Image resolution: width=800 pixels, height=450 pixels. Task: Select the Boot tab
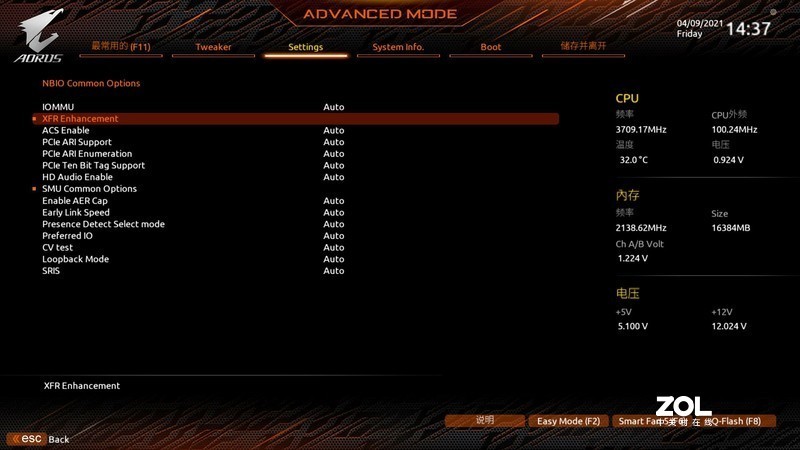[490, 47]
